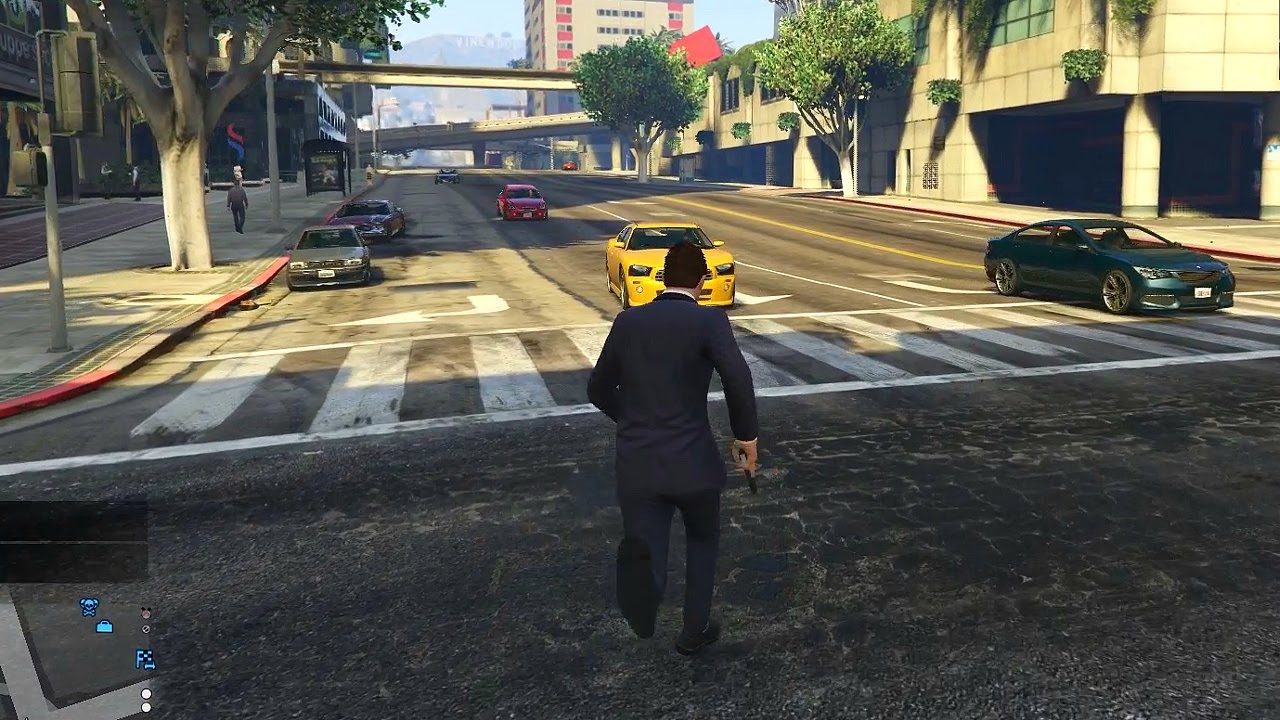
Task: Select the skull deathmatch blip on the minimap
Action: (88, 606)
